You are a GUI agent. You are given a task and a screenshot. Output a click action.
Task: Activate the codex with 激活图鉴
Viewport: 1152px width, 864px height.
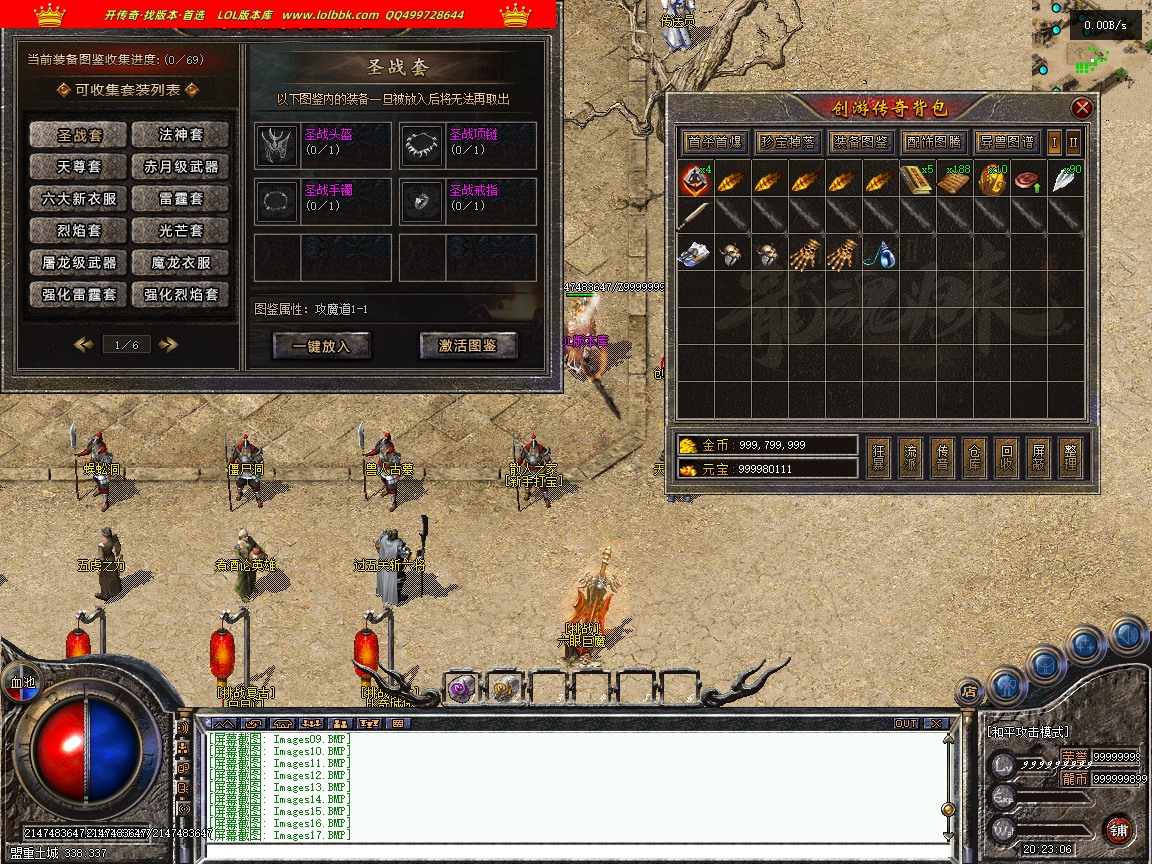click(x=468, y=346)
